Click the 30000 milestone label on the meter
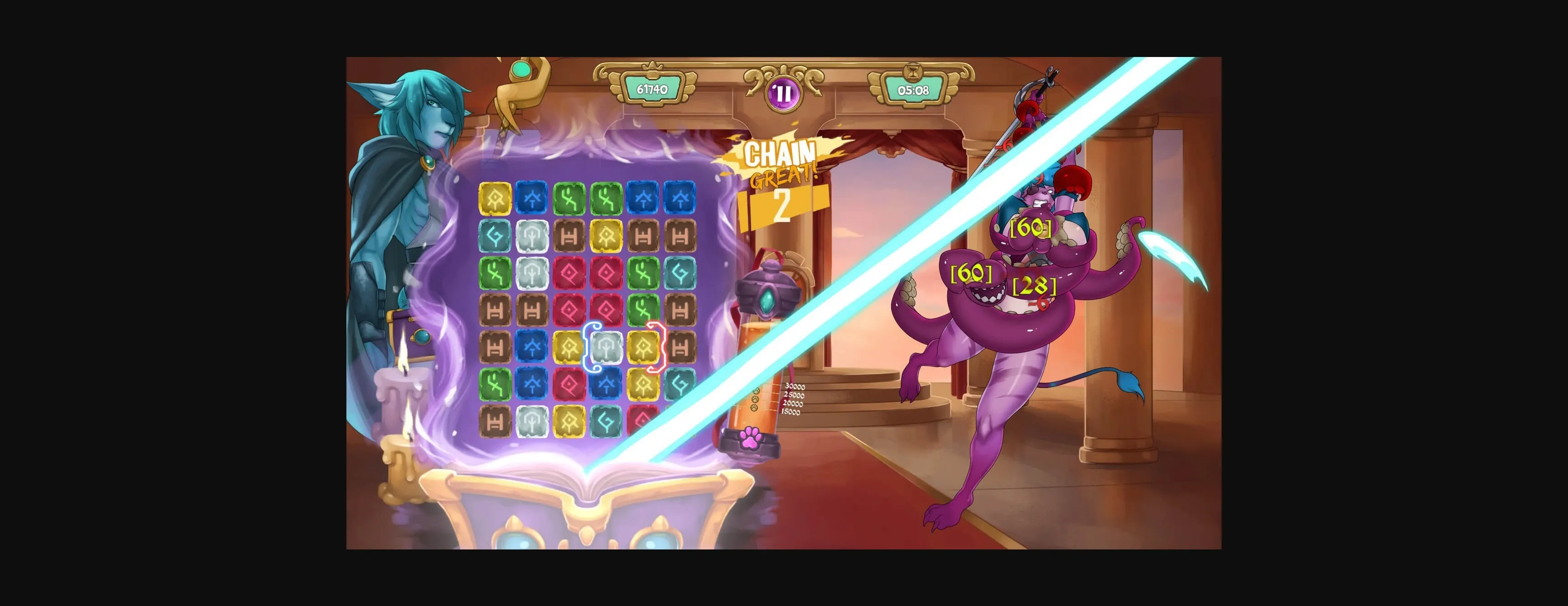Image resolution: width=1568 pixels, height=606 pixels. 795,387
